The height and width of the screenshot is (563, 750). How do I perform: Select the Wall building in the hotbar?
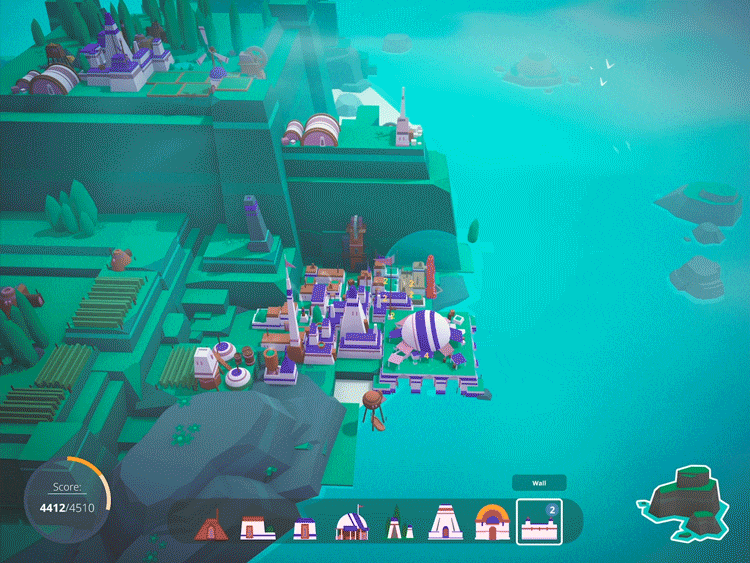pyautogui.click(x=539, y=522)
